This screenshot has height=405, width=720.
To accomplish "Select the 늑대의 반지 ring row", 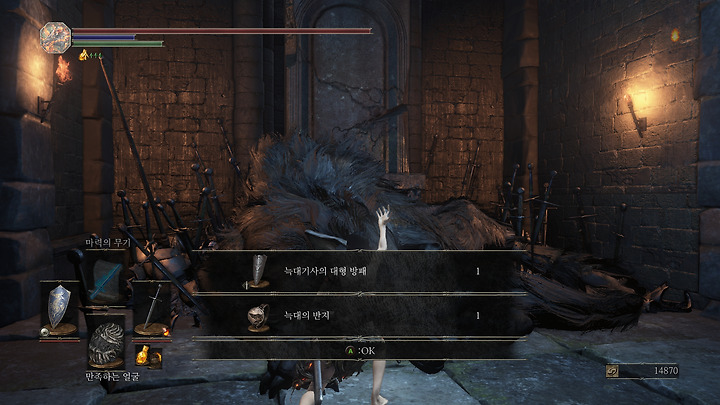I will [x=360, y=316].
